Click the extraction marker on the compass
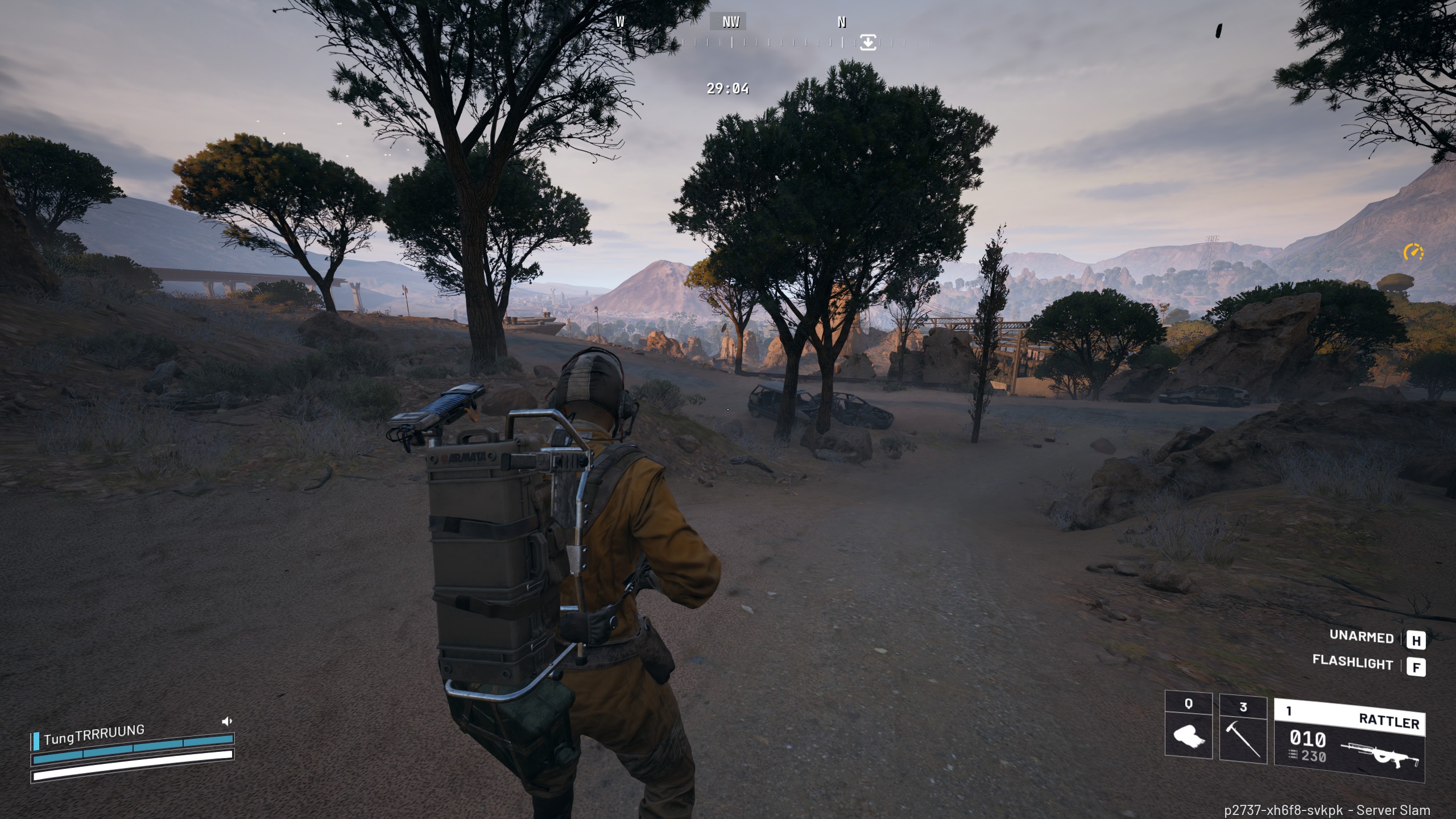Viewport: 1456px width, 819px height. click(867, 42)
